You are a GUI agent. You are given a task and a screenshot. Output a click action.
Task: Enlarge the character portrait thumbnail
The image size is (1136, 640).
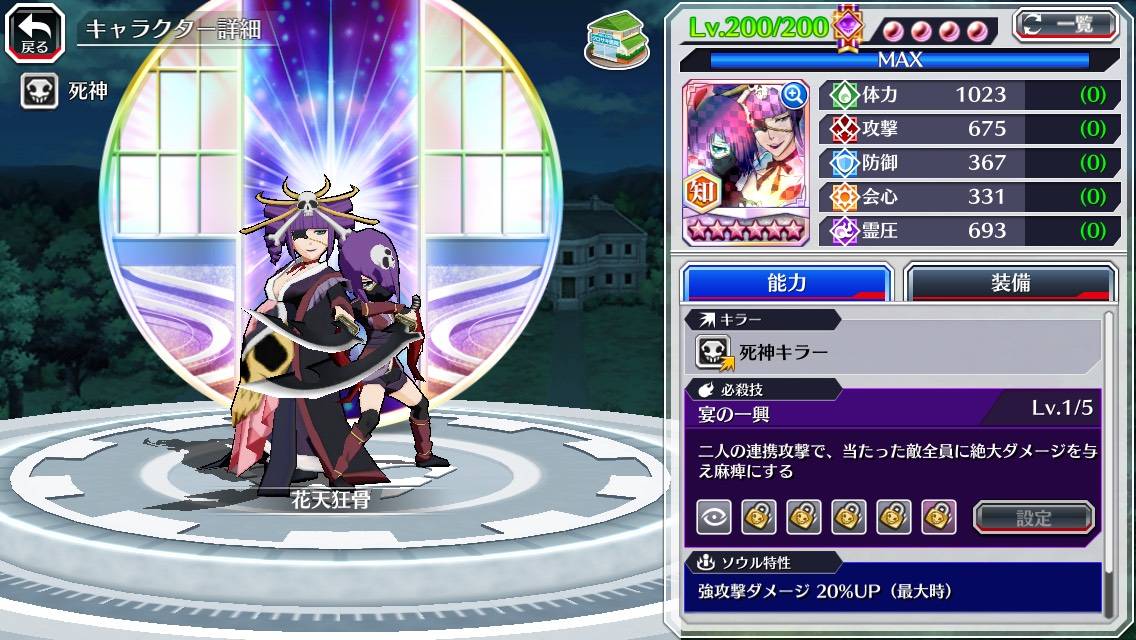point(794,95)
